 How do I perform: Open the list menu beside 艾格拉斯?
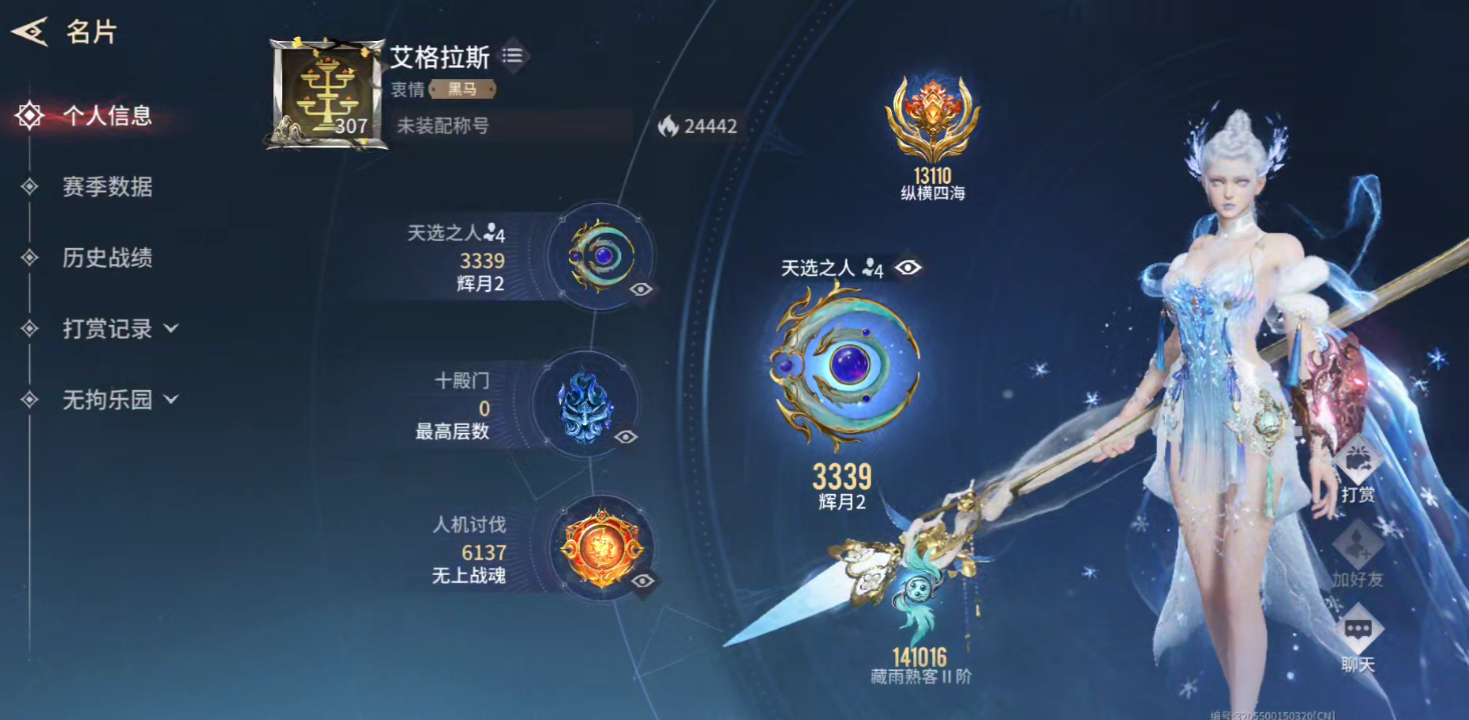coord(513,56)
